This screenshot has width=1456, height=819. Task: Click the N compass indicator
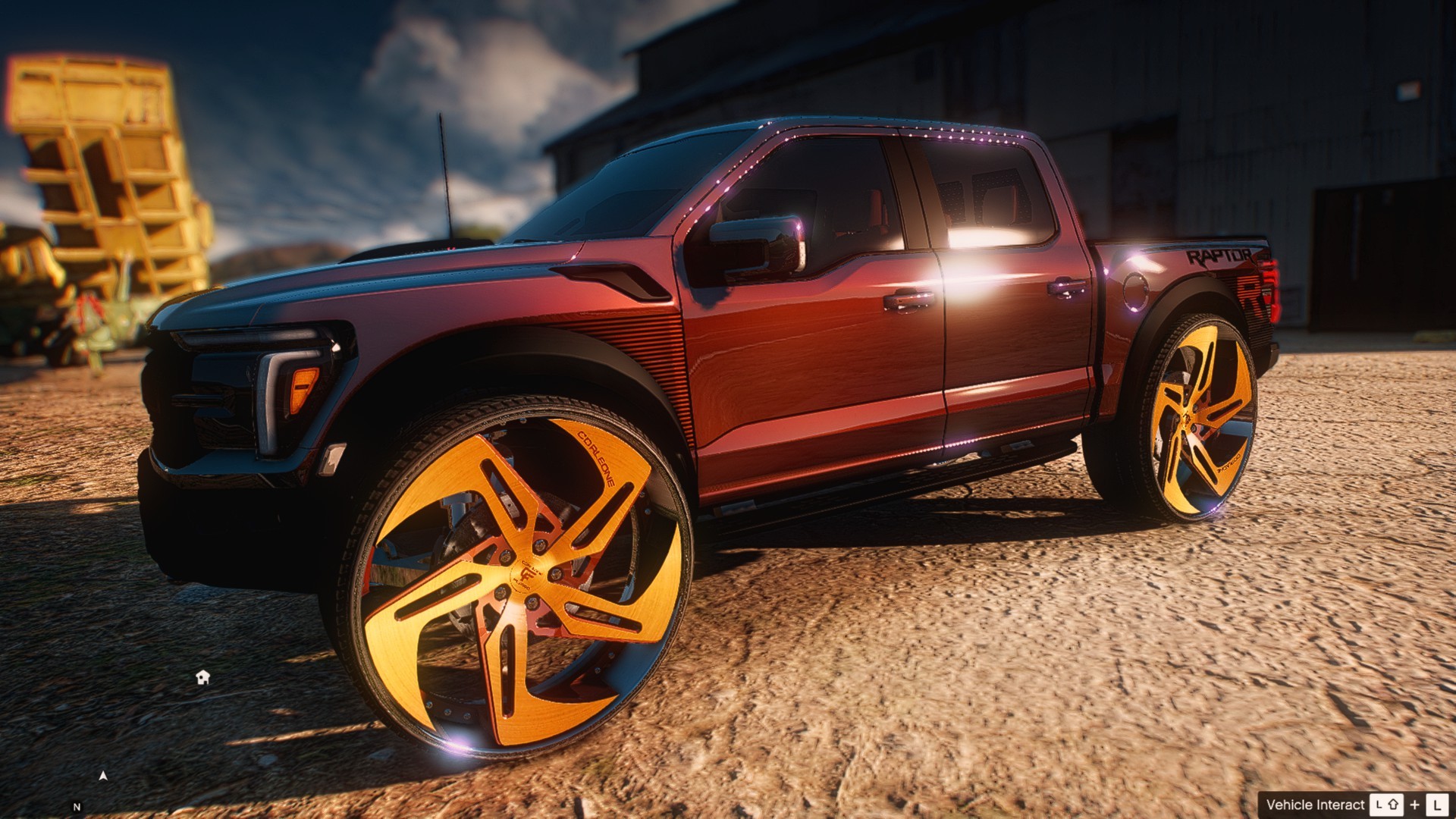pos(77,807)
